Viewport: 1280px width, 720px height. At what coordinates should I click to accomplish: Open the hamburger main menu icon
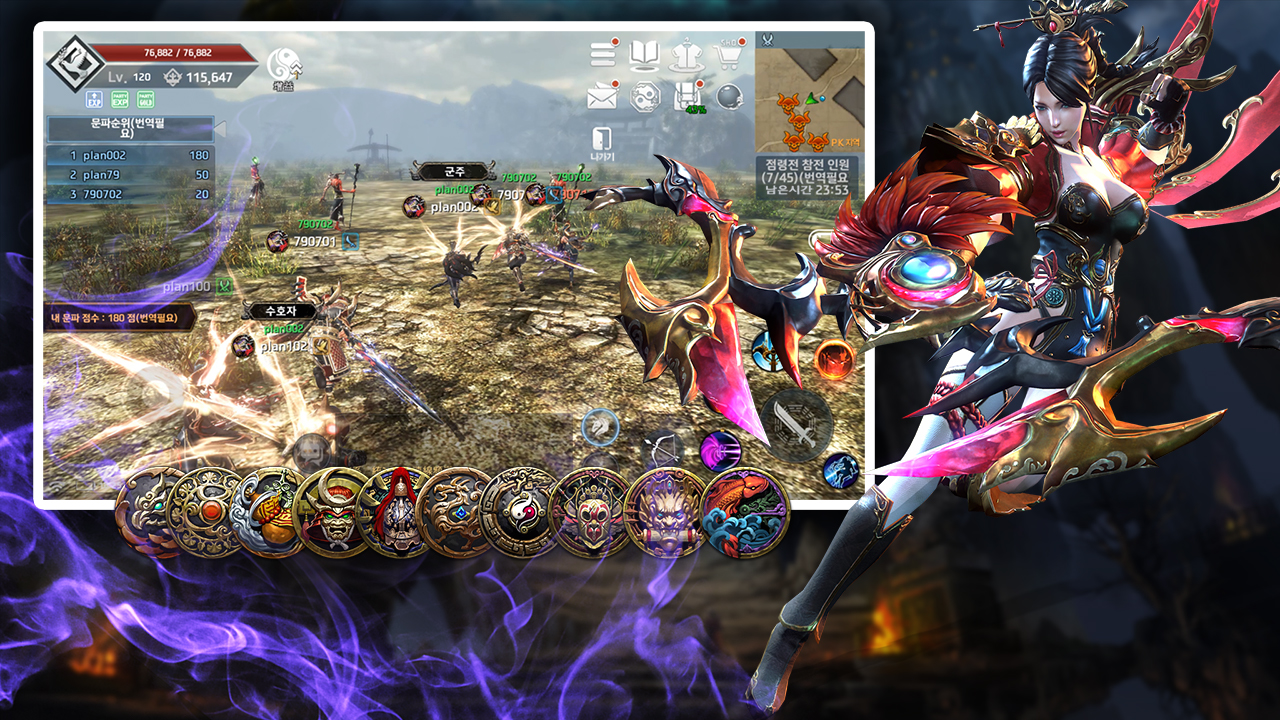tap(602, 54)
